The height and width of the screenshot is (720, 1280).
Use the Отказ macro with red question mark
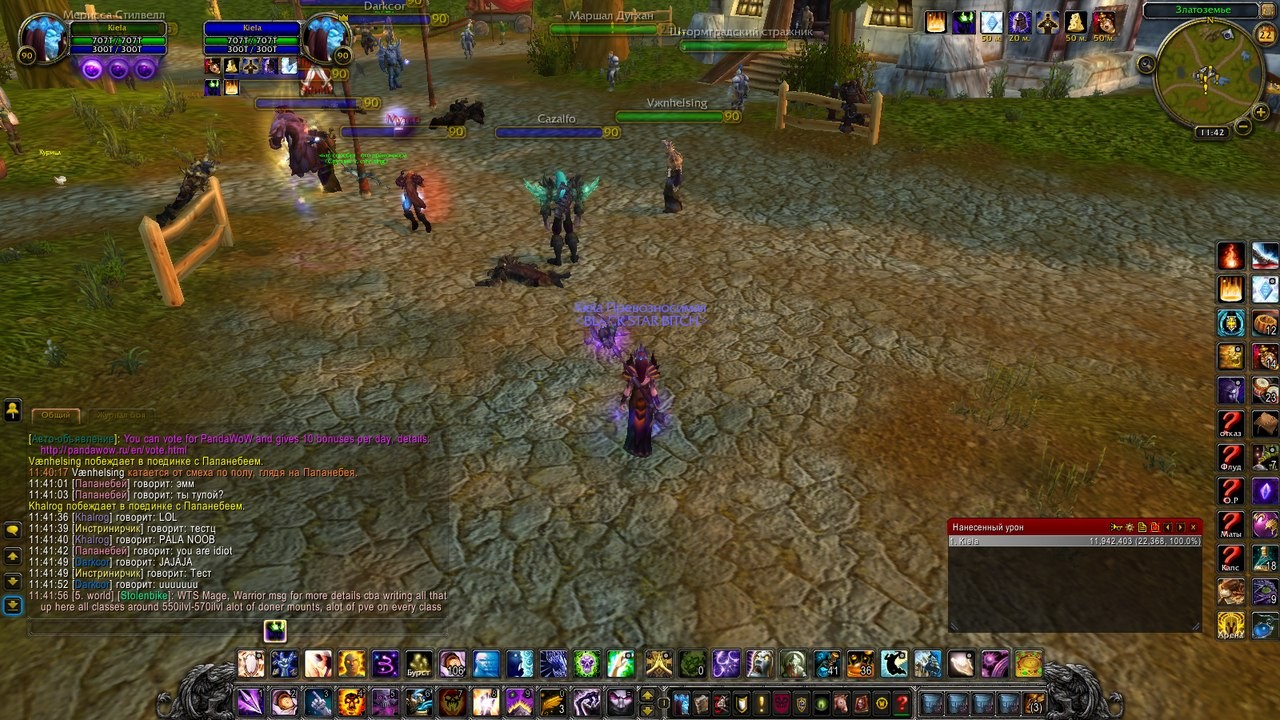1231,424
